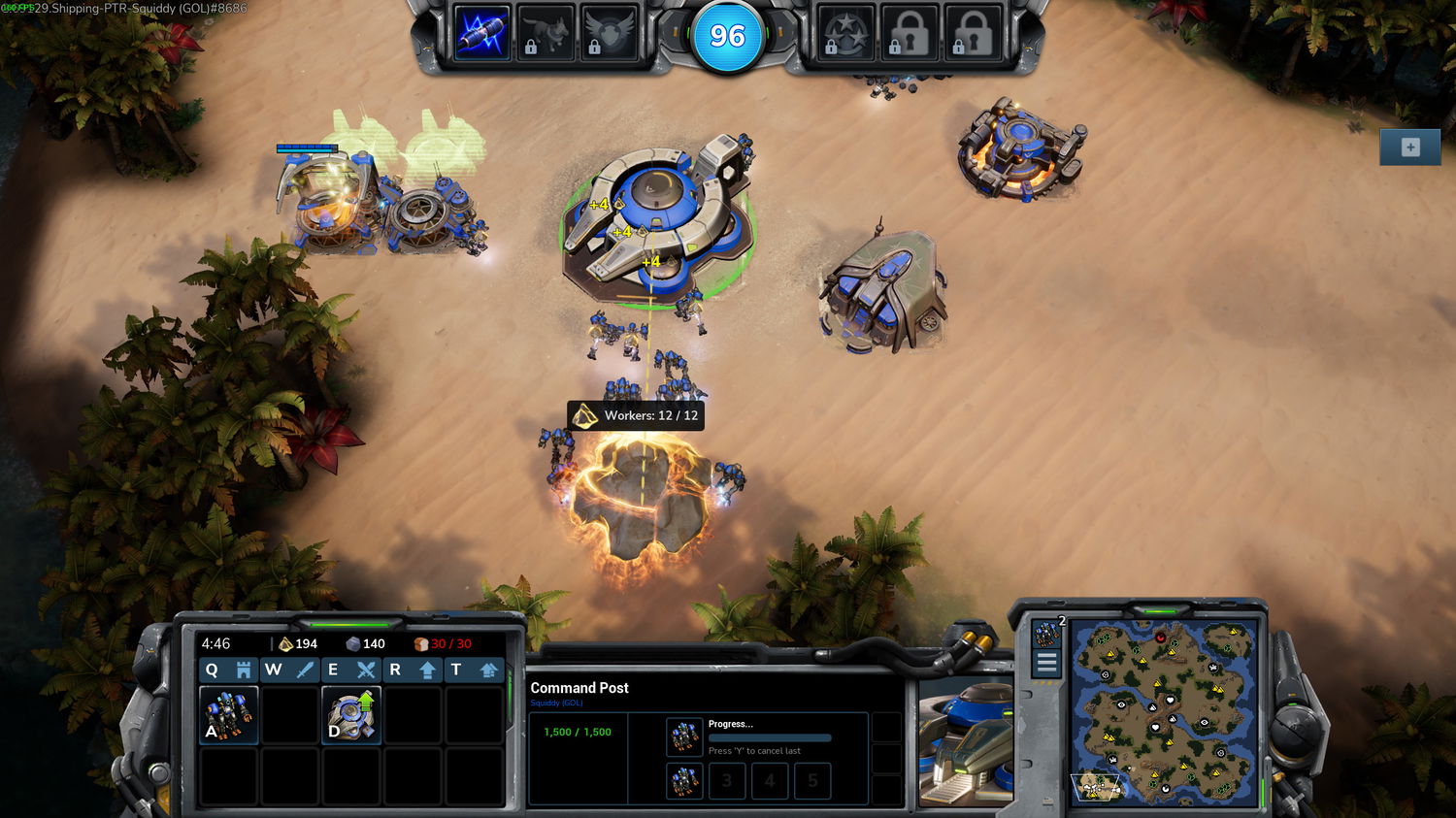Select the second queued worker slot

[684, 780]
